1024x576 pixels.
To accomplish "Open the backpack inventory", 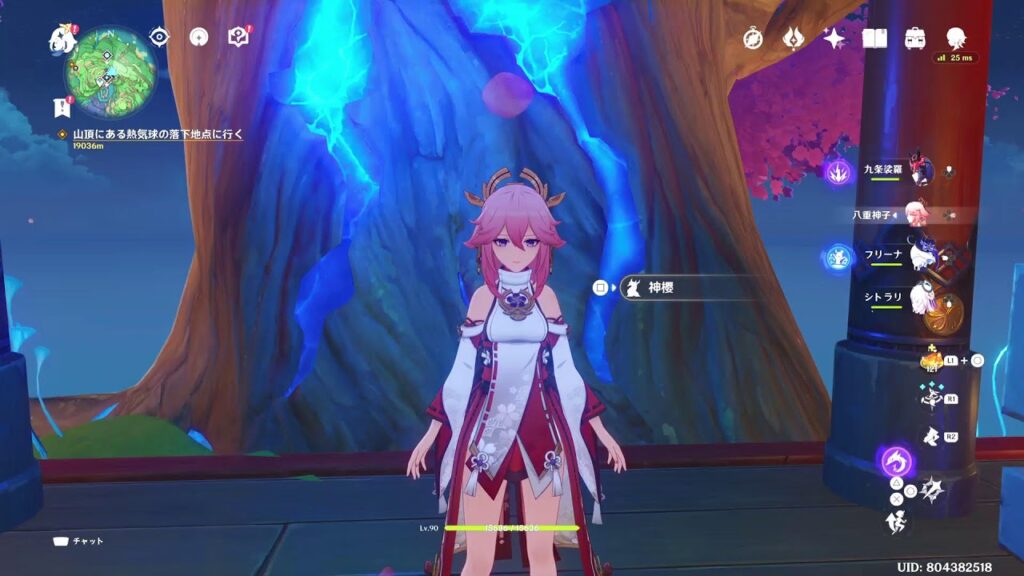I will pos(914,38).
